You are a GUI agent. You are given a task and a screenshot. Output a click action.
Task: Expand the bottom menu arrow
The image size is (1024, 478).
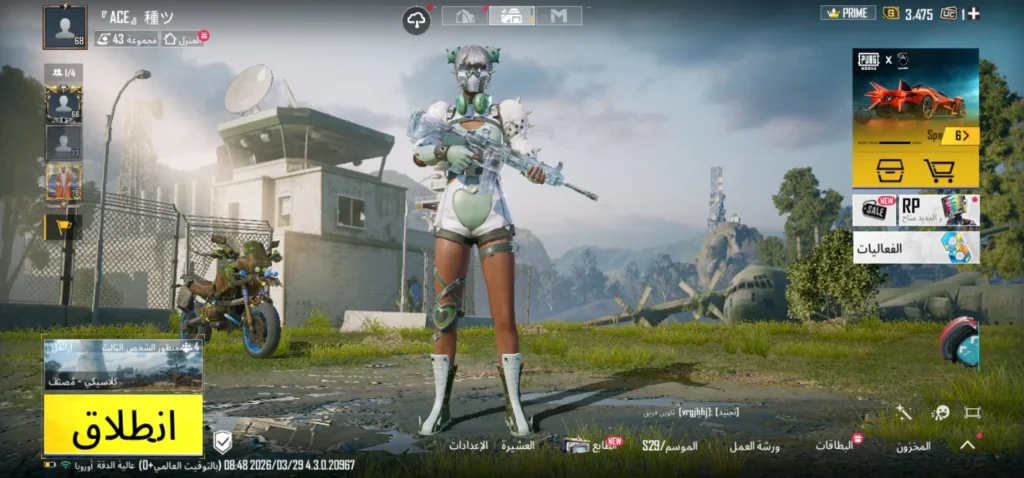pyautogui.click(x=967, y=445)
